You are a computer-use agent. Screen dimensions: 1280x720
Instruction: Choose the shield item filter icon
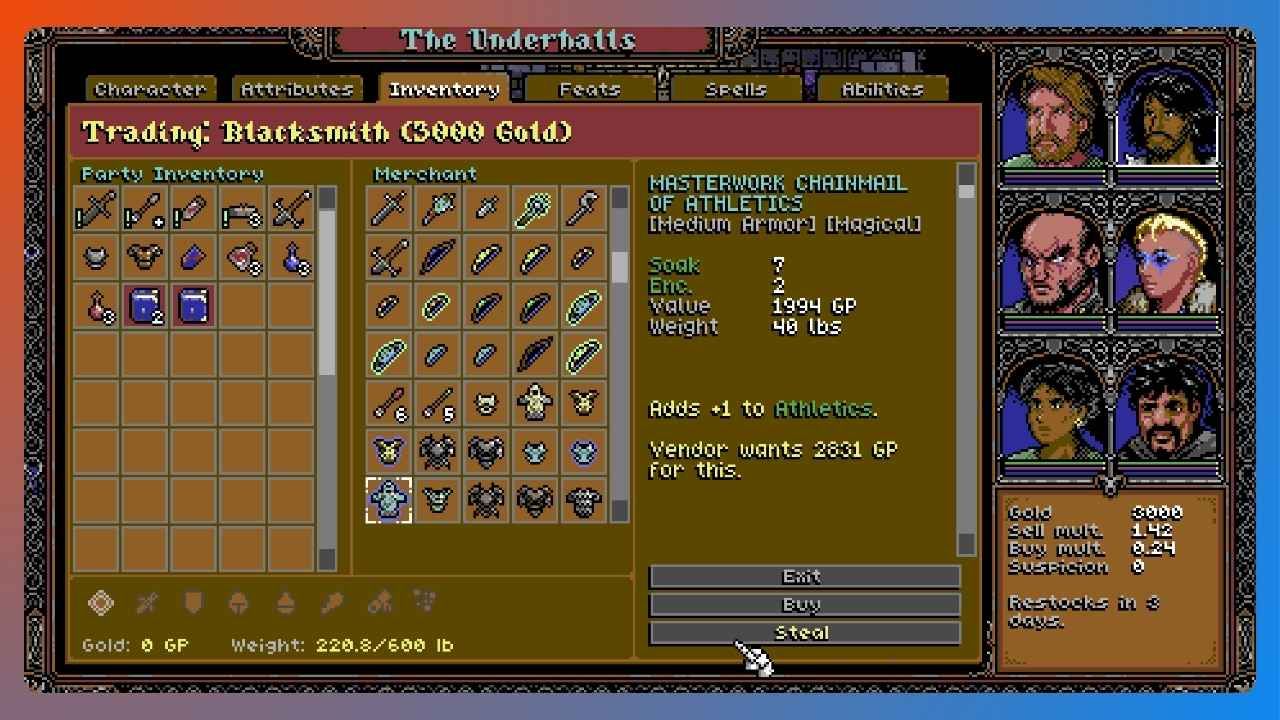[193, 603]
